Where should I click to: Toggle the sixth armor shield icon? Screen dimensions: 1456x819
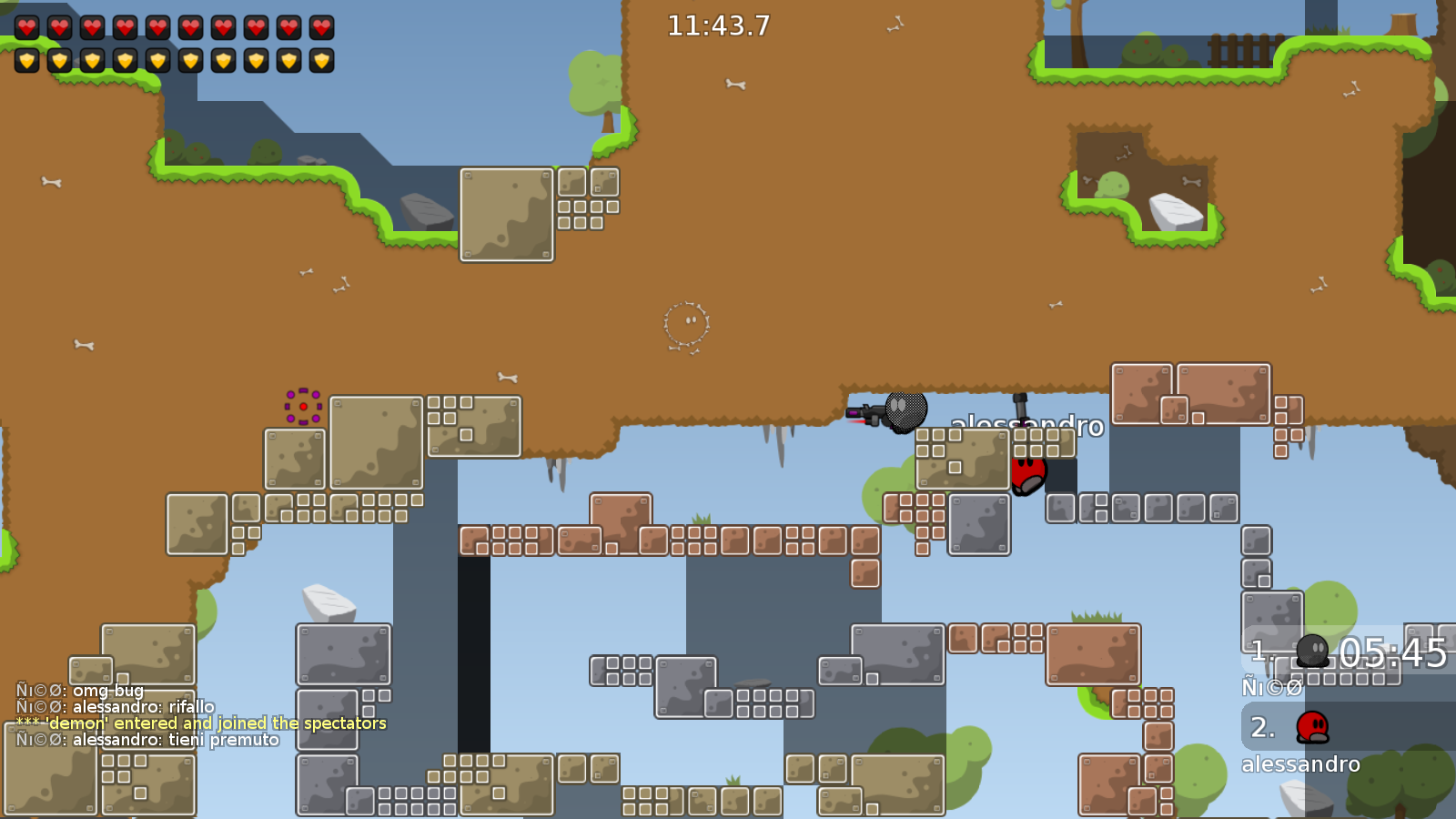(189, 62)
